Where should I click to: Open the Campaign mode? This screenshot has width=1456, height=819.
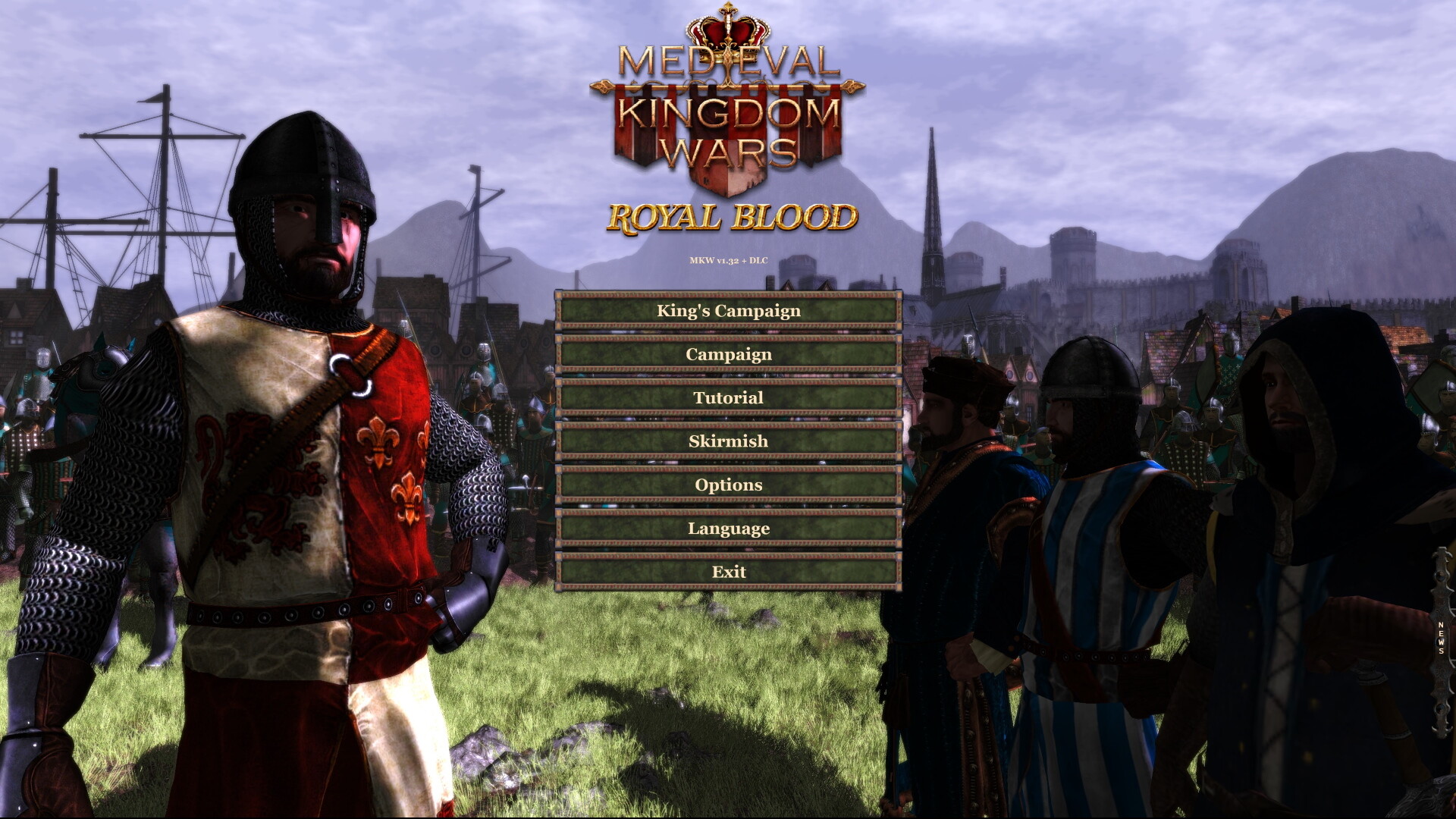(x=728, y=354)
